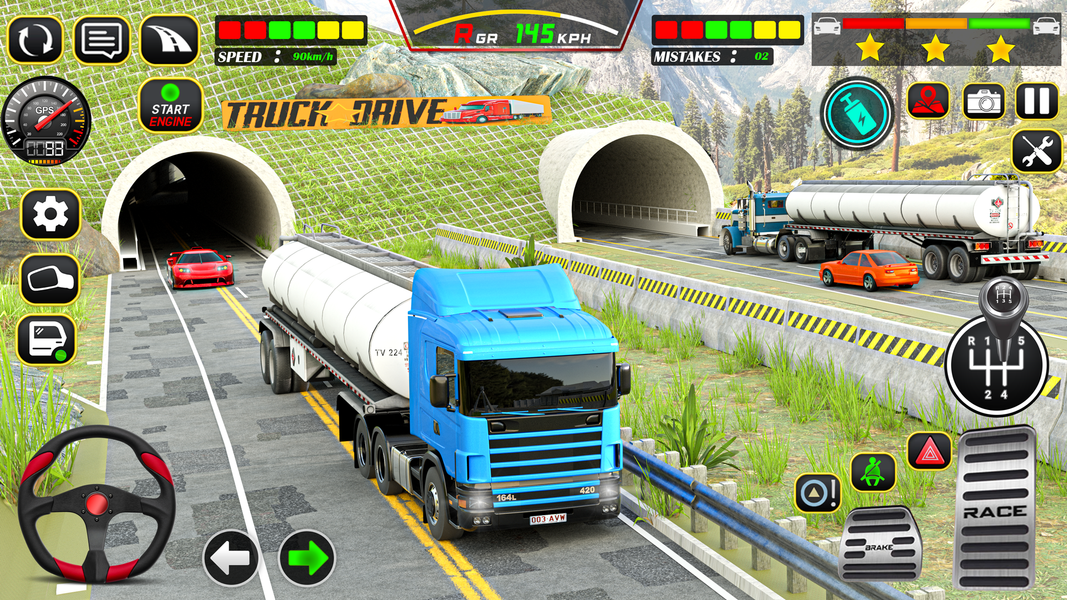Turn on the hazard triangle lights

click(x=929, y=451)
